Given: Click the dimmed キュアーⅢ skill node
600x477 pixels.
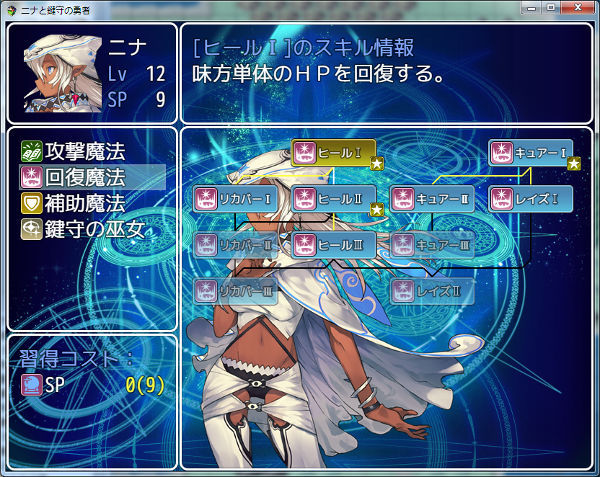Looking at the screenshot, I should pos(431,244).
